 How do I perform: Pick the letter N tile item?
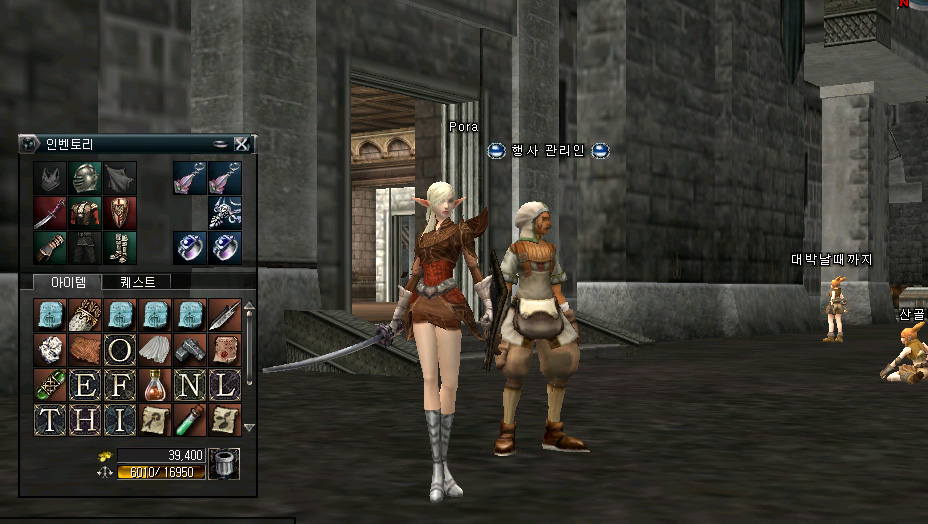click(x=189, y=385)
